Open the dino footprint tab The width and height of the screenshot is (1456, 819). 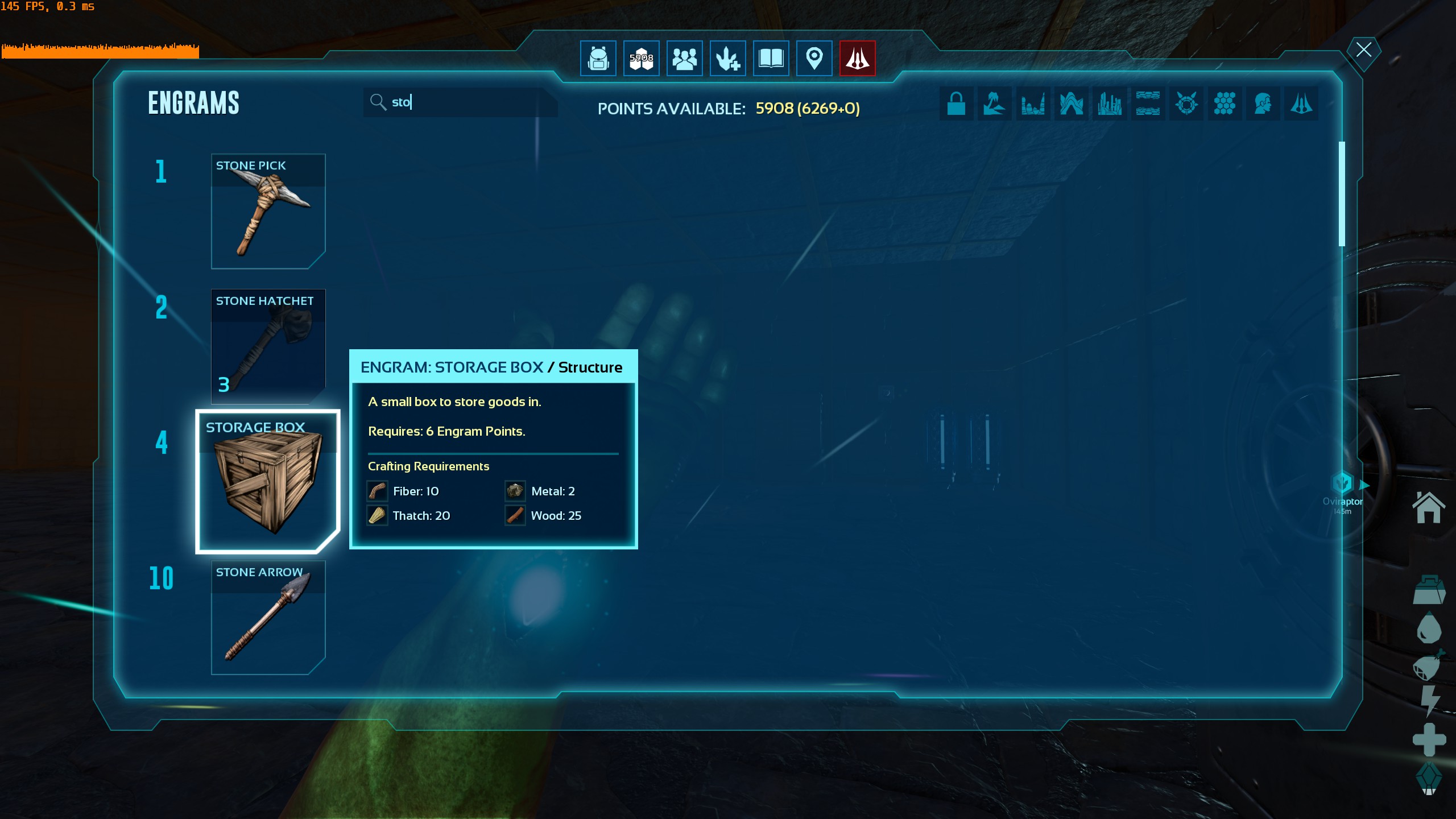pyautogui.click(x=728, y=59)
